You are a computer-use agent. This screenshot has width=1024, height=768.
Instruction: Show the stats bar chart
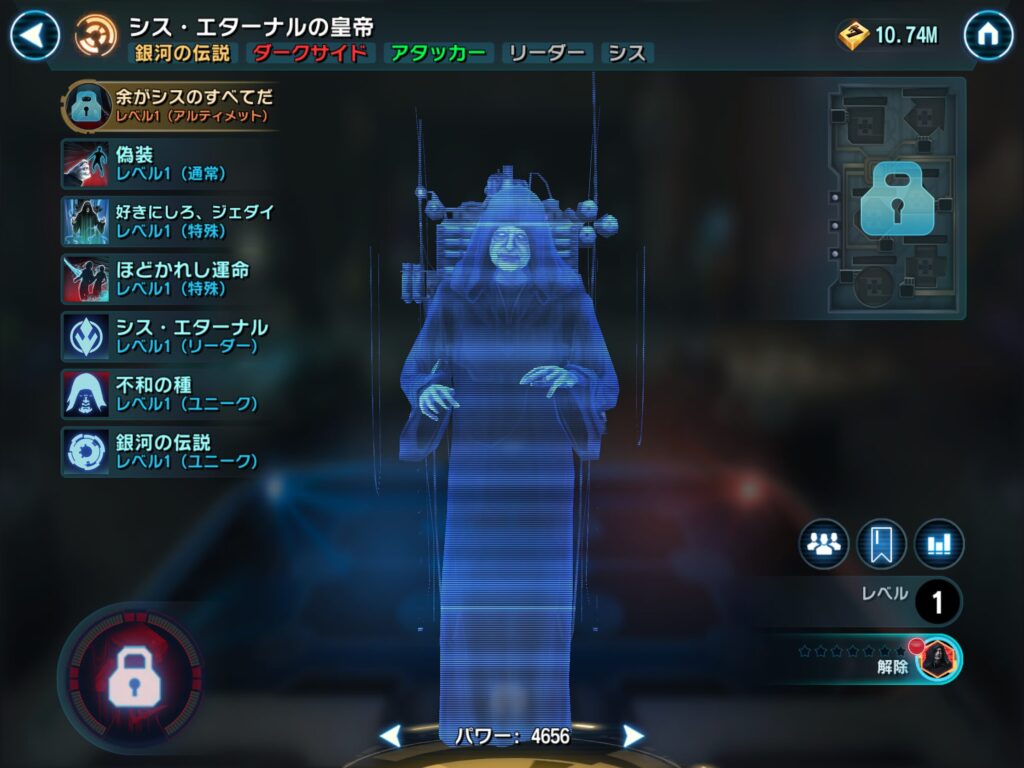[x=939, y=544]
